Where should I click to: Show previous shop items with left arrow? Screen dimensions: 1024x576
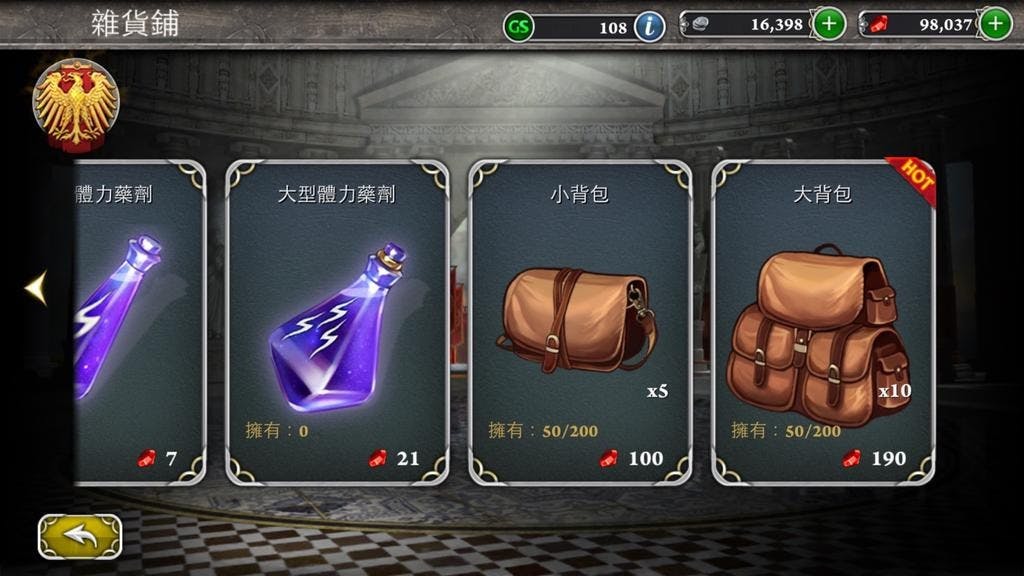36,288
